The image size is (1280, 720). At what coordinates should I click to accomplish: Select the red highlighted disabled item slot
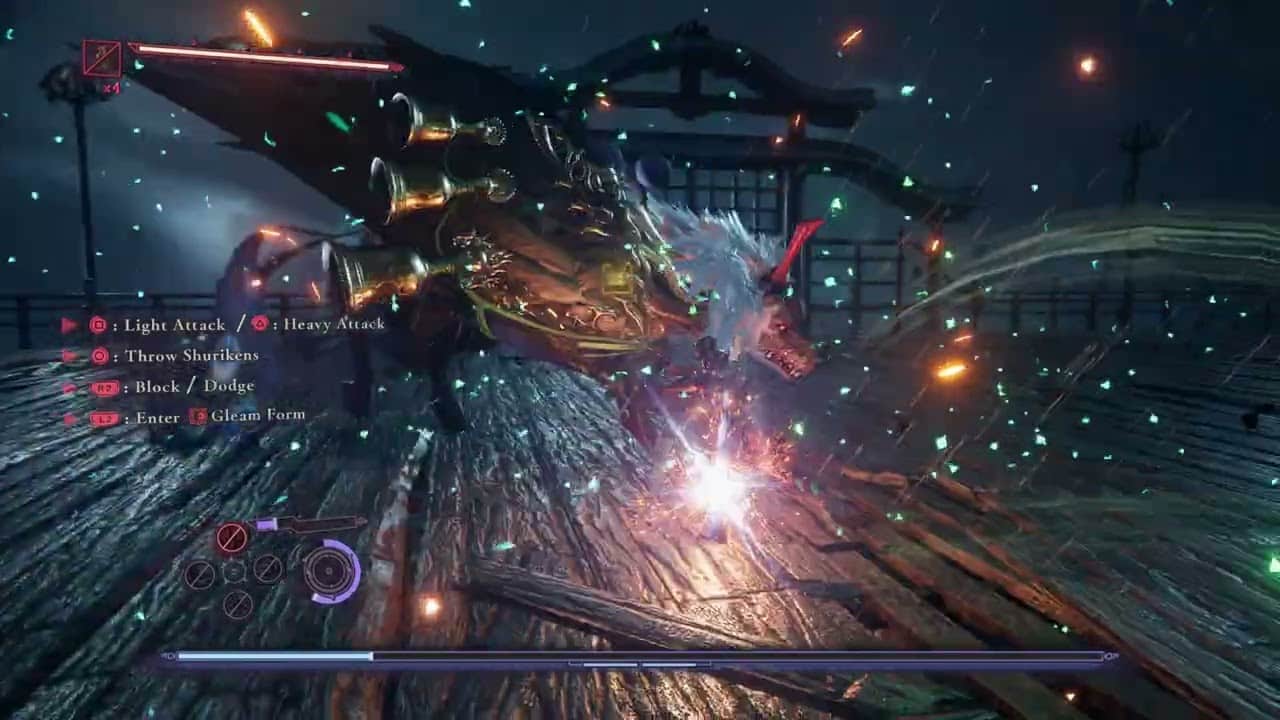(x=231, y=538)
